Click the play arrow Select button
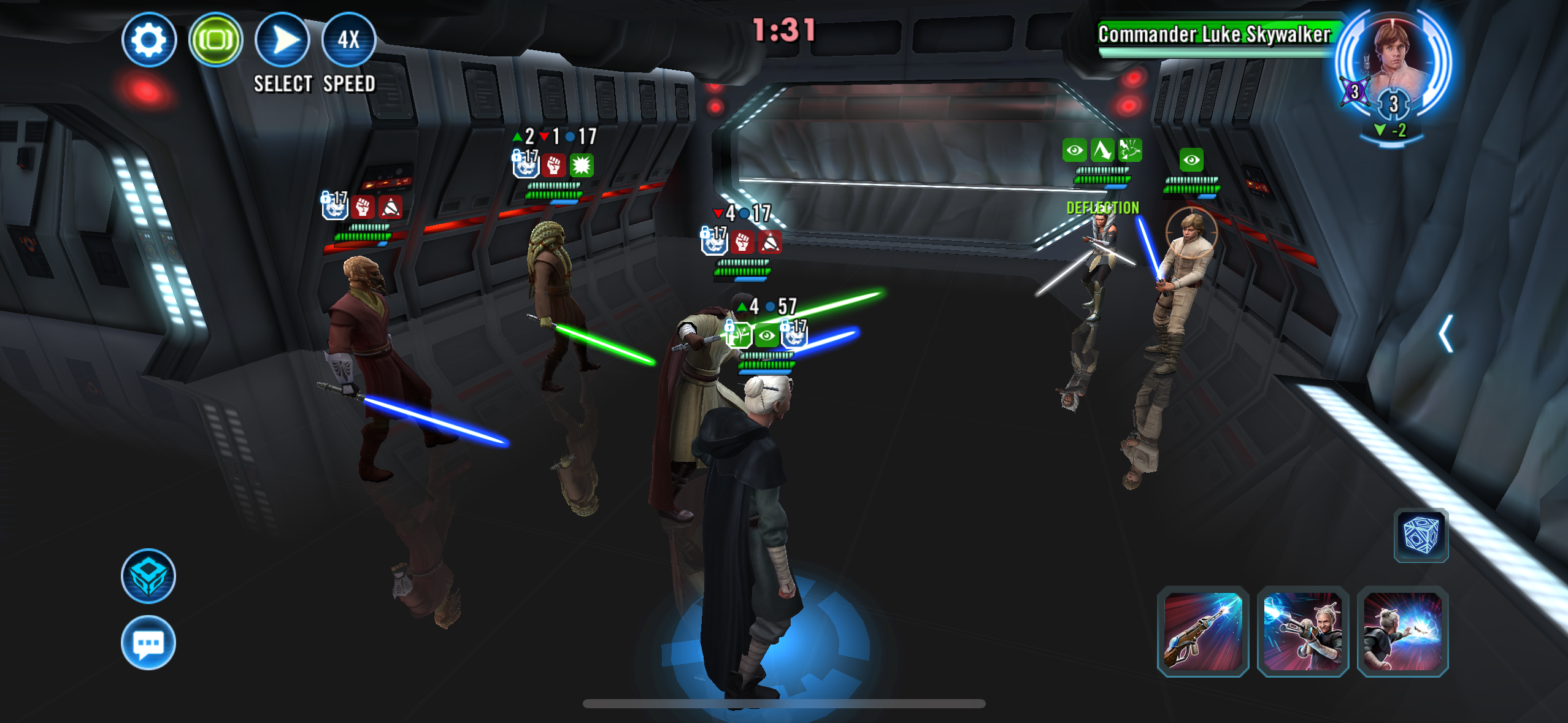This screenshot has width=1568, height=723. 282,40
